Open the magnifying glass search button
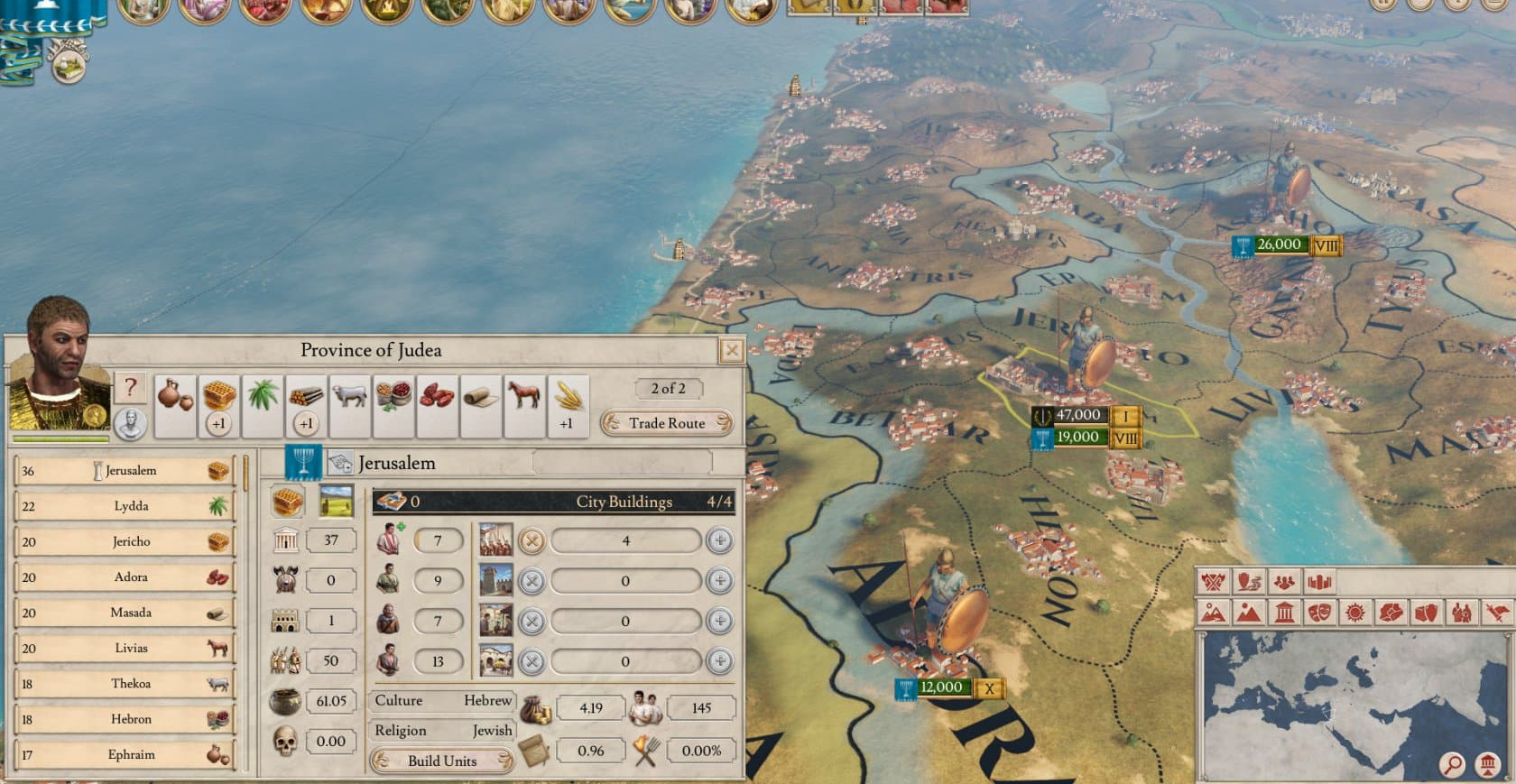This screenshot has height=784, width=1516. tap(1452, 765)
